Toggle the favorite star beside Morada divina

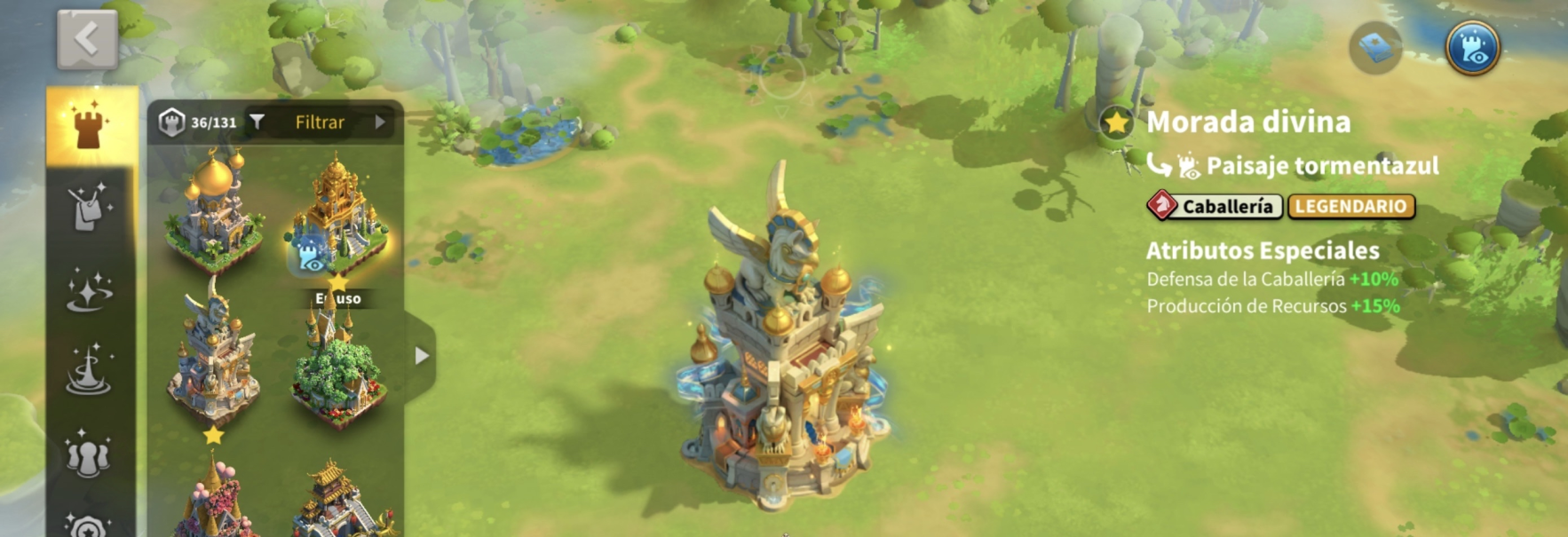[1115, 122]
